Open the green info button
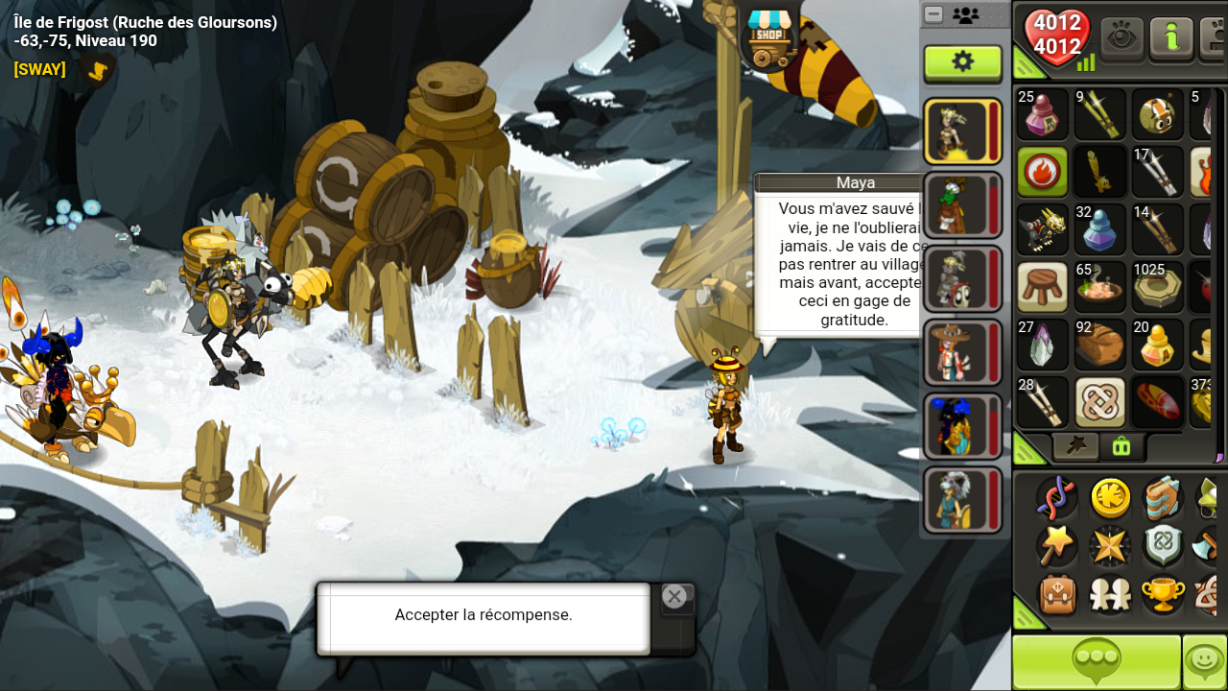1228x691 pixels. tap(1171, 38)
